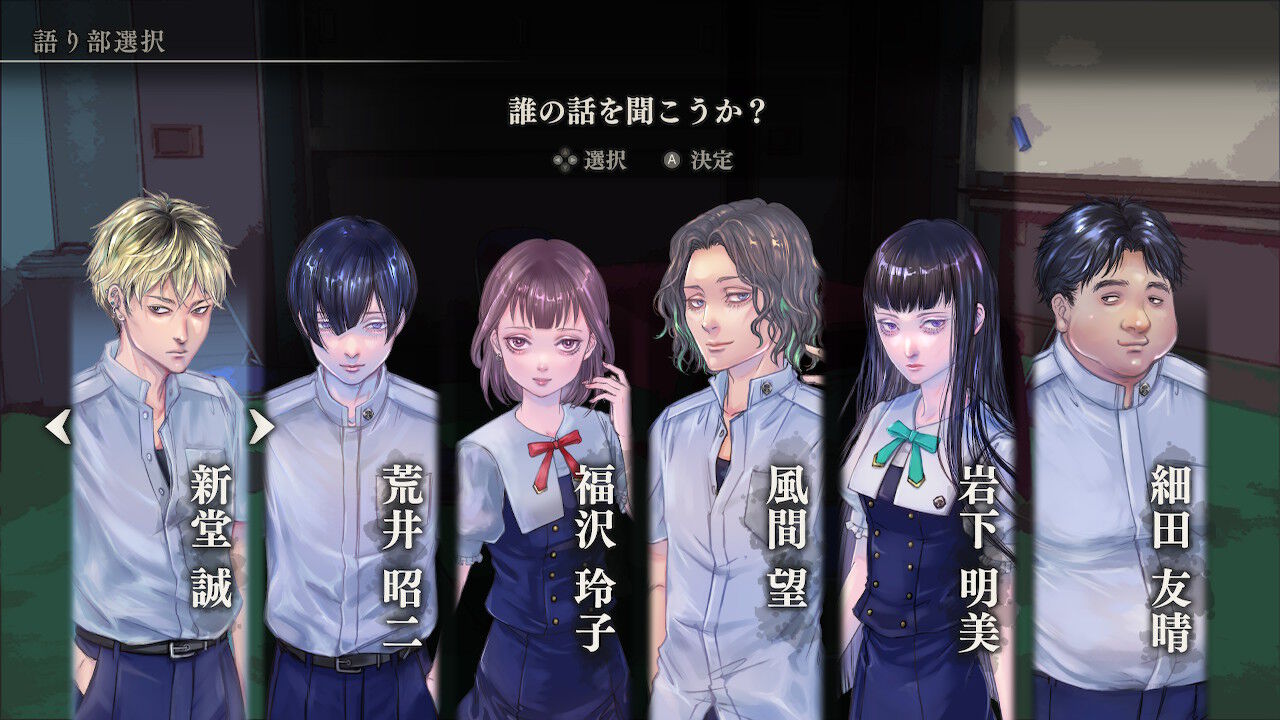Click the 選択 text label
1280x720 pixels.
pyautogui.click(x=607, y=160)
